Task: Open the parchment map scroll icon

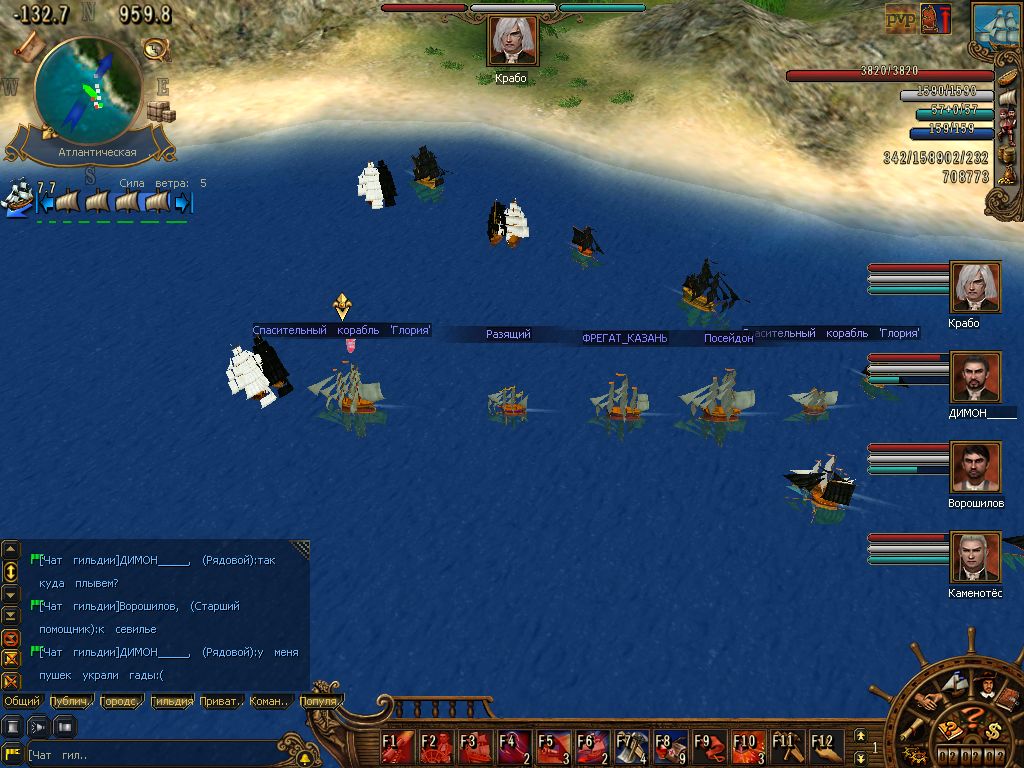Action: (x=28, y=44)
